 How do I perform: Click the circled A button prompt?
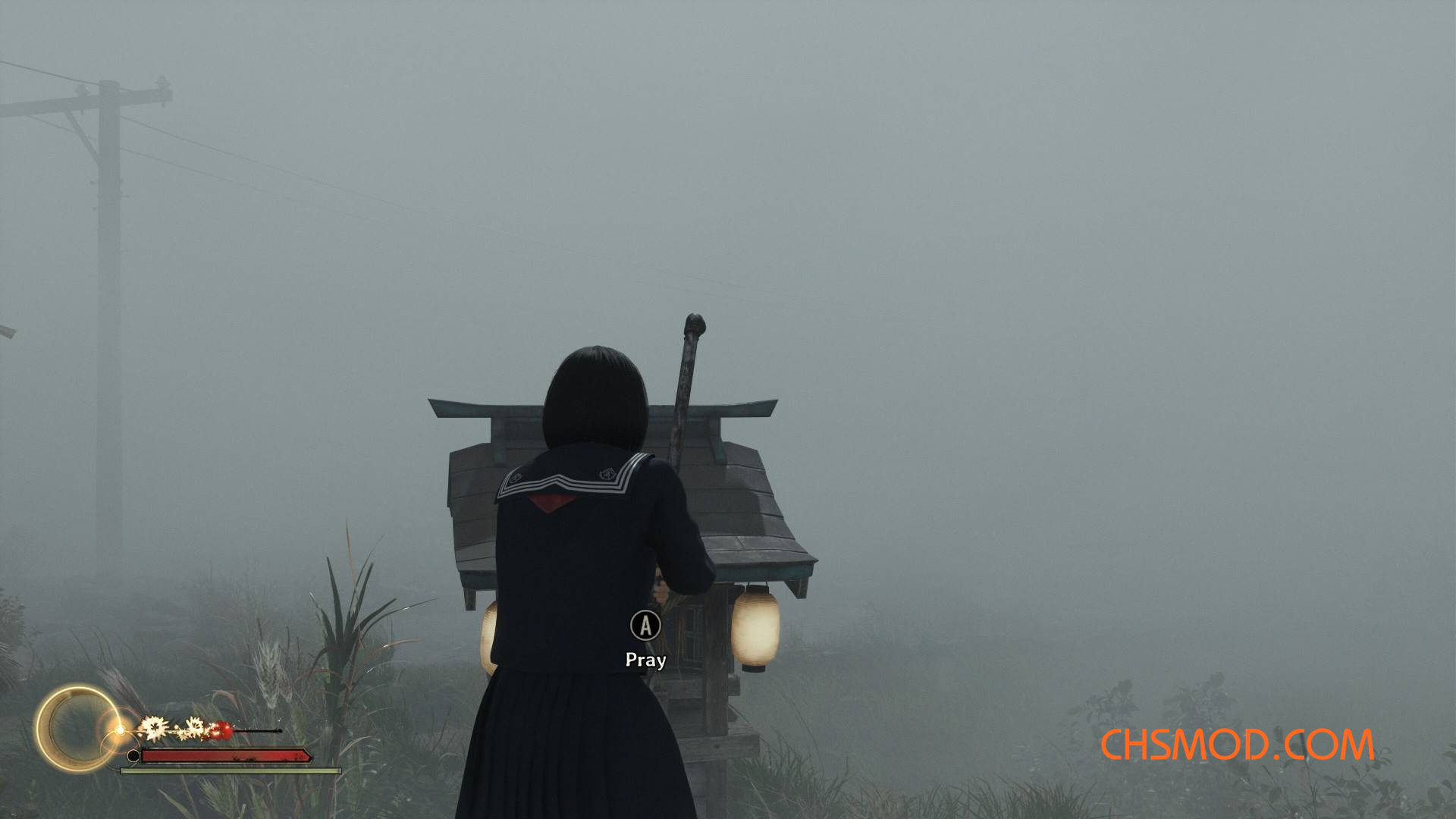pos(645,624)
